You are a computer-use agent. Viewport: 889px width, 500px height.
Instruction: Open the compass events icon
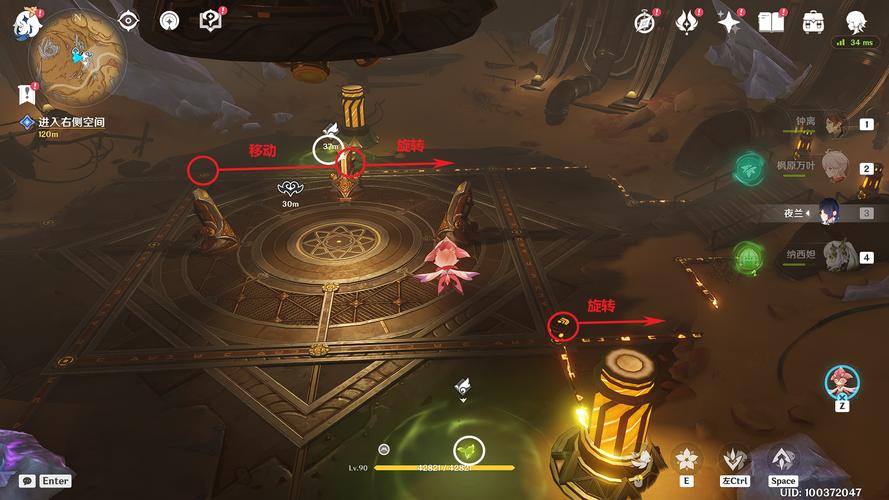click(x=645, y=22)
